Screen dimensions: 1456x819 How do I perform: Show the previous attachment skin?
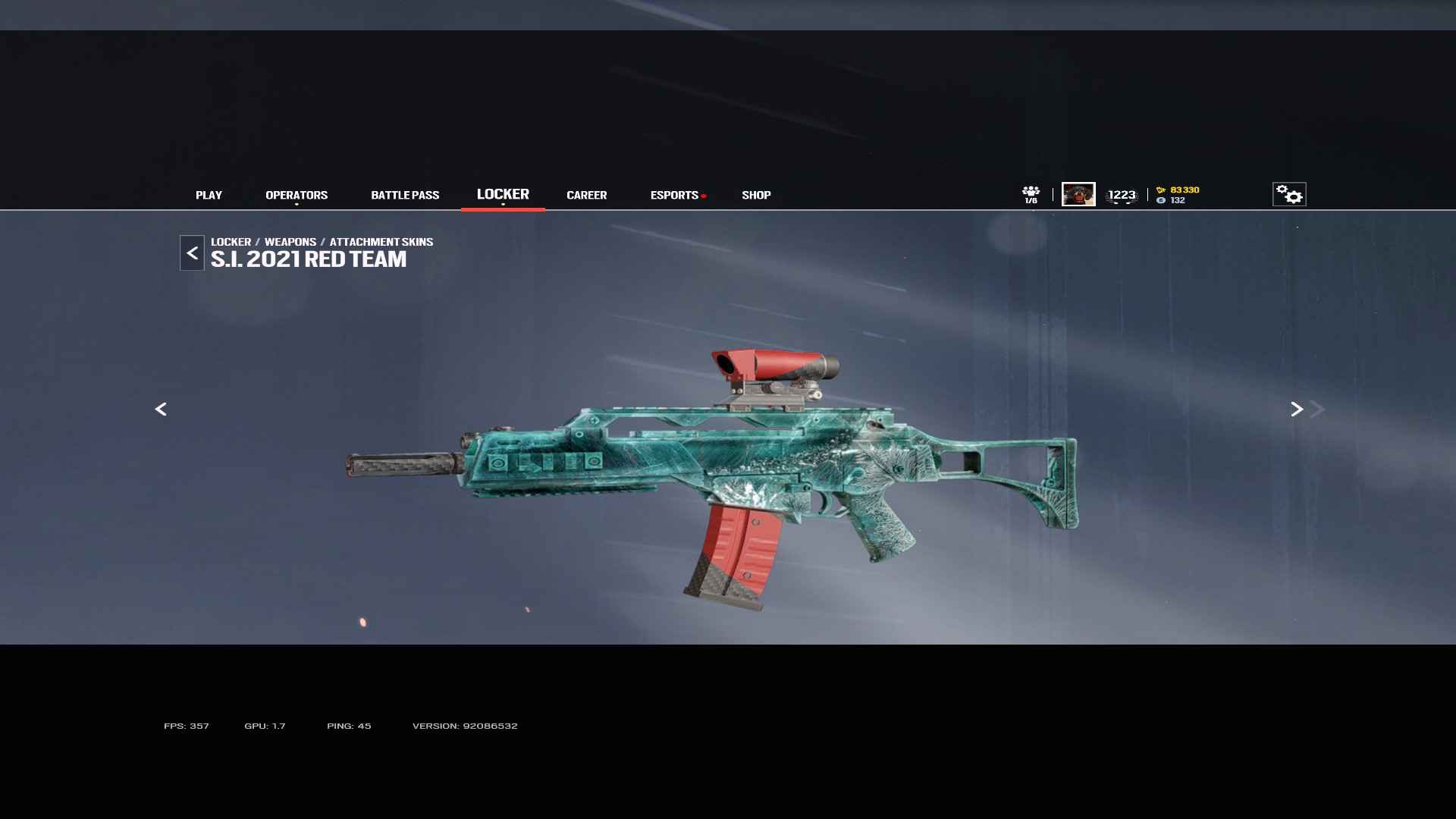161,409
